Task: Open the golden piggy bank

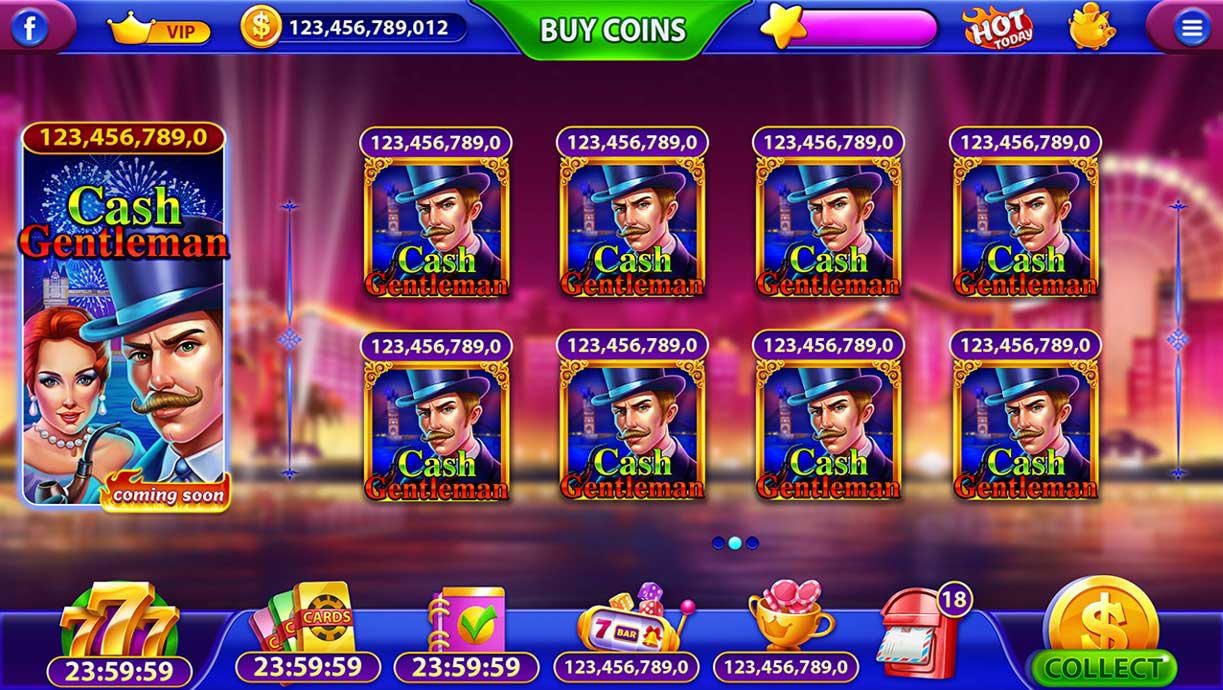Action: click(x=1091, y=27)
